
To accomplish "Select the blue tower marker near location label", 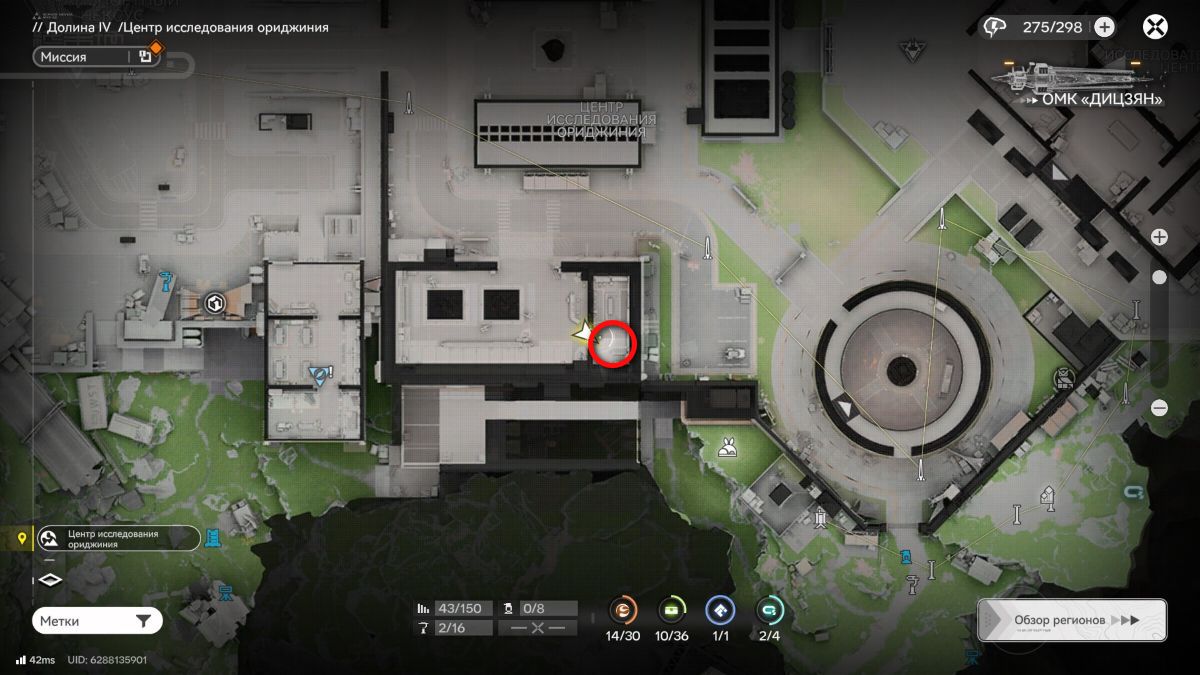I will 213,538.
